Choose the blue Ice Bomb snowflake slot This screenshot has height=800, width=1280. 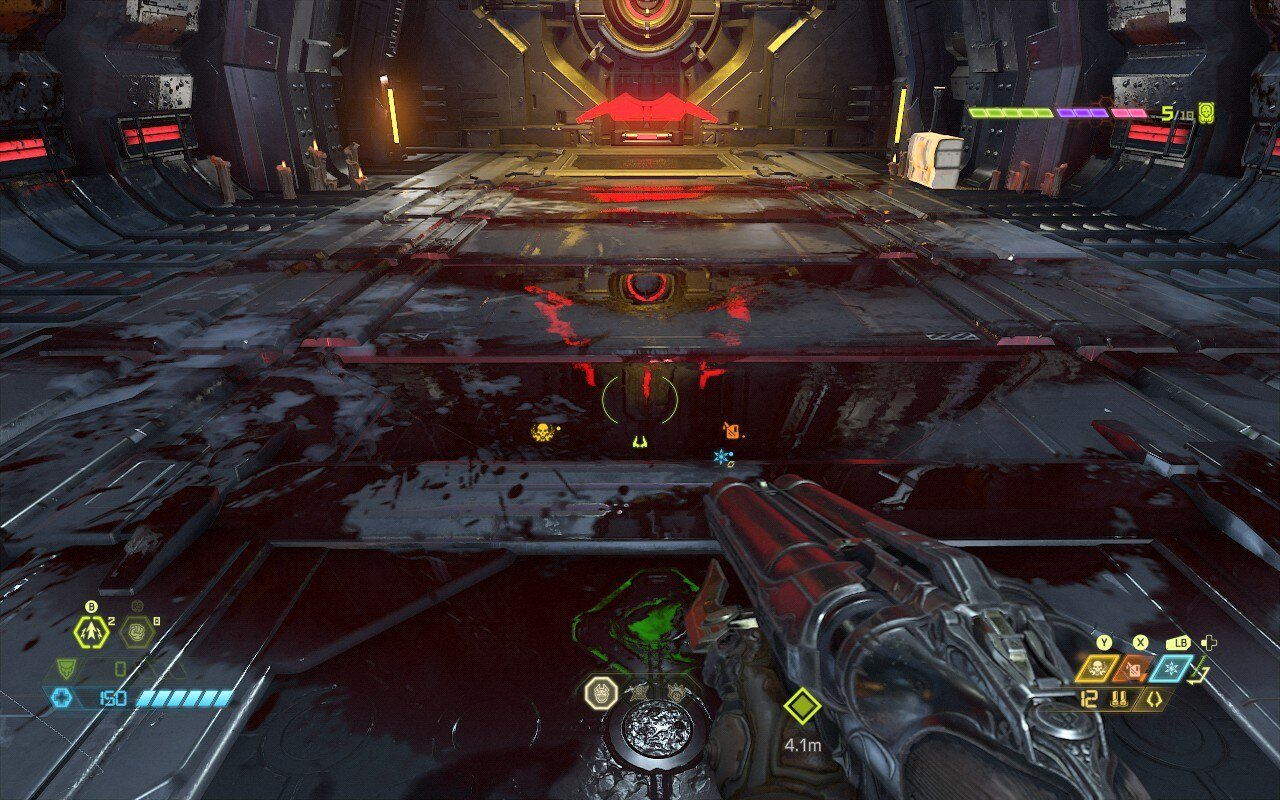[1174, 668]
